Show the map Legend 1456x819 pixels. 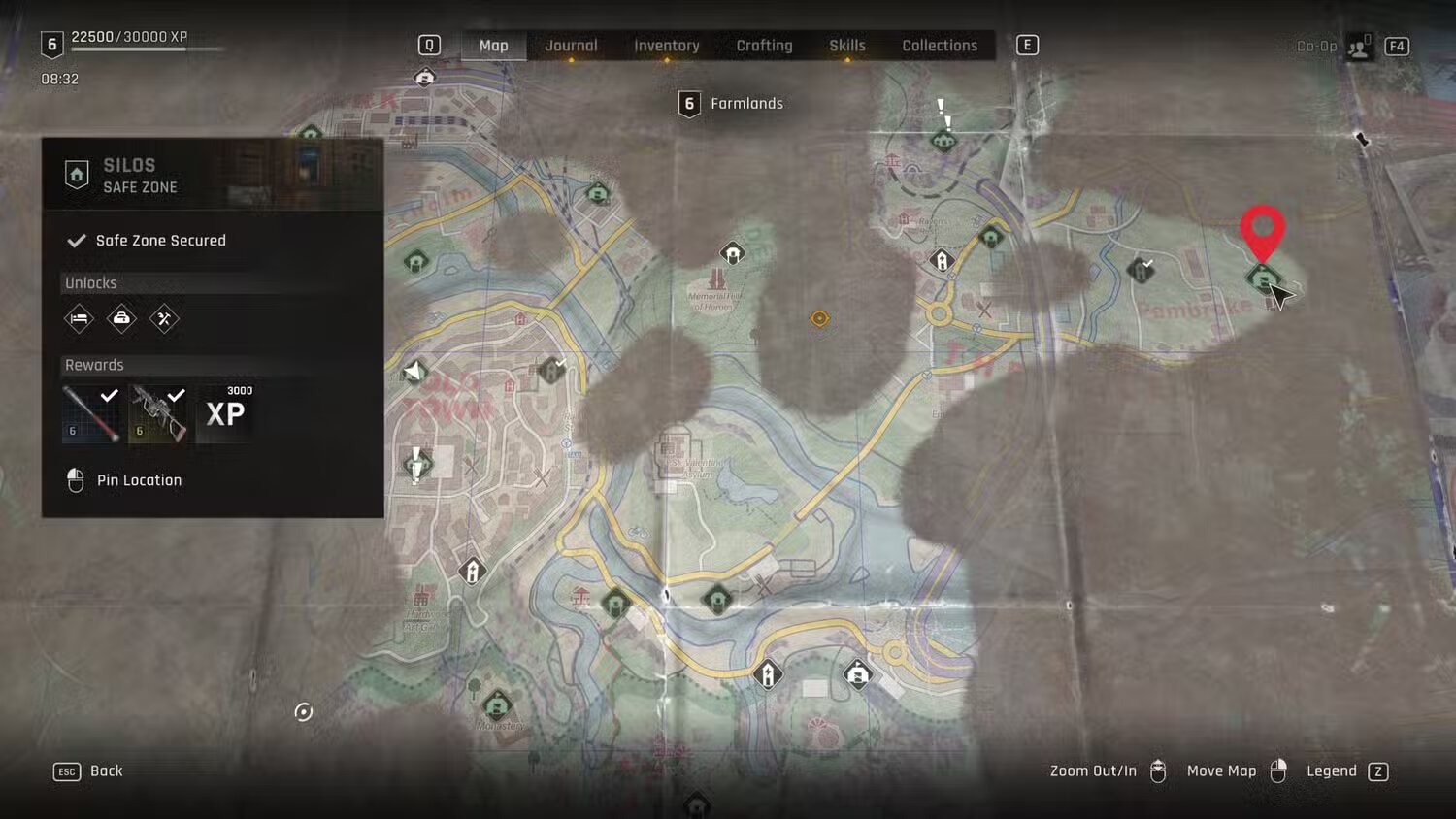pyautogui.click(x=1347, y=771)
